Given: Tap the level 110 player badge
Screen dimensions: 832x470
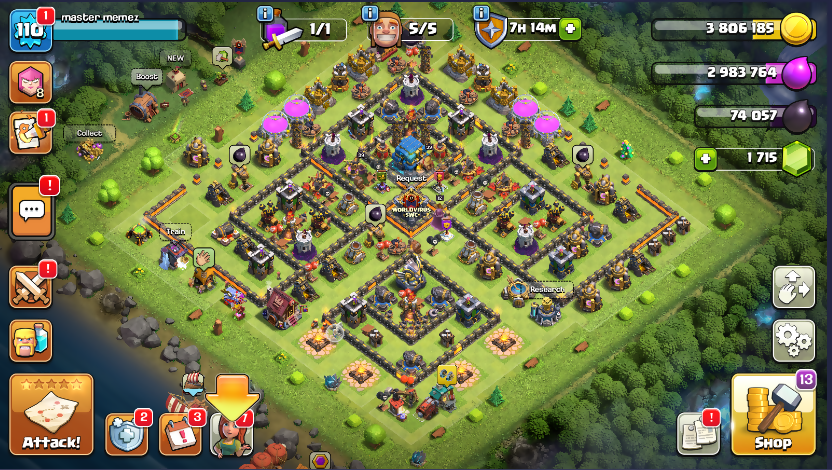Looking at the screenshot, I should (28, 31).
